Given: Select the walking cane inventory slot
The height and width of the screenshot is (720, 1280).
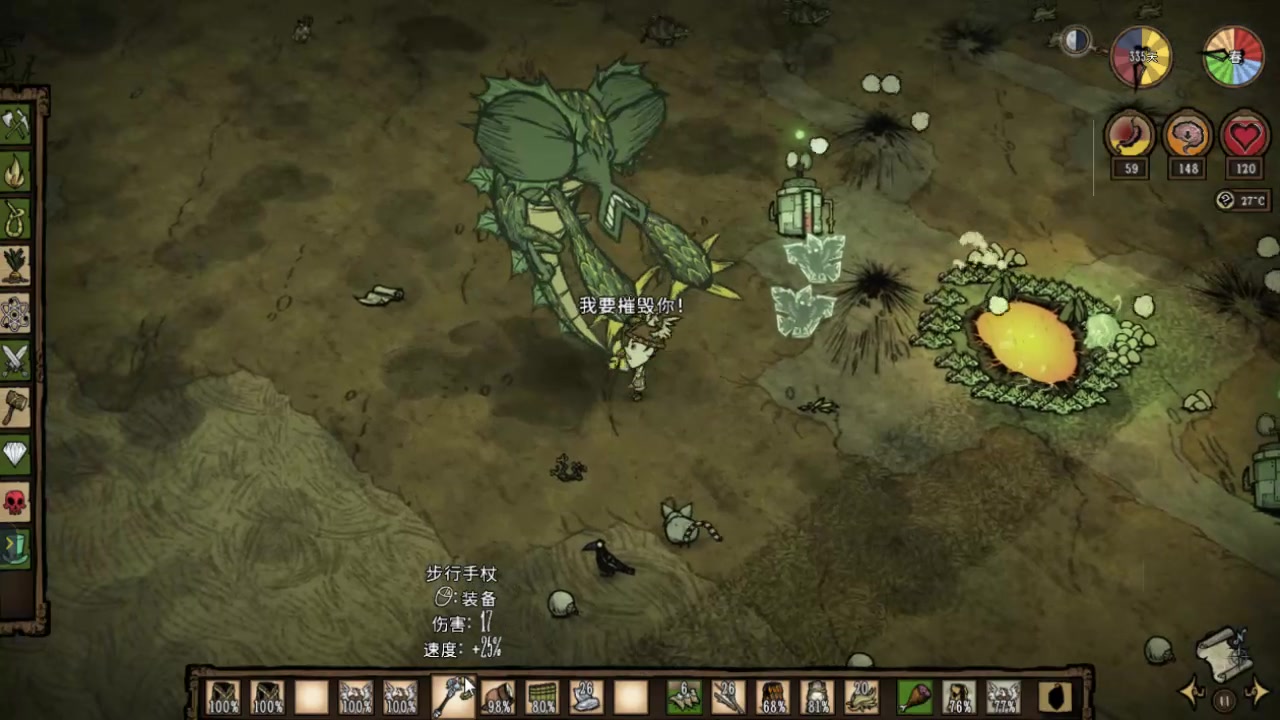Looking at the screenshot, I should pos(452,696).
